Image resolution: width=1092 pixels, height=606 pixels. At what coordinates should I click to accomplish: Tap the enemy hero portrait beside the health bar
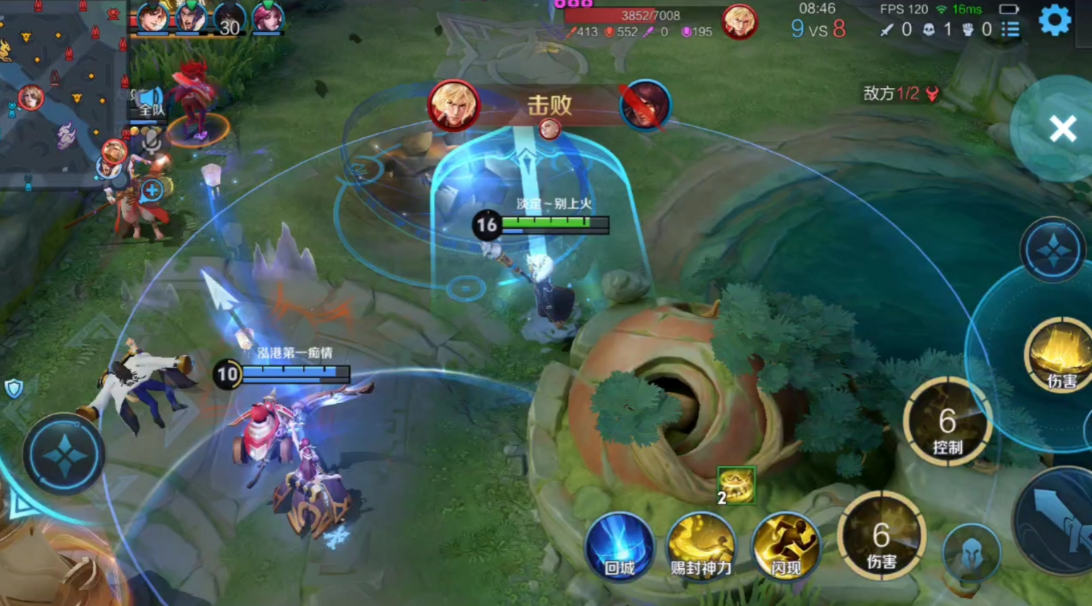(739, 21)
